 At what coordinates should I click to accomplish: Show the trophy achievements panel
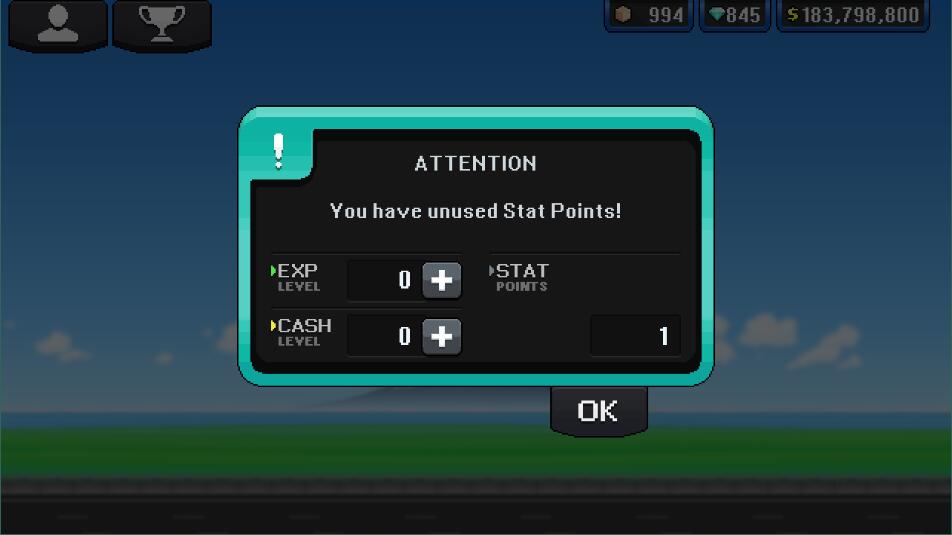(x=161, y=24)
